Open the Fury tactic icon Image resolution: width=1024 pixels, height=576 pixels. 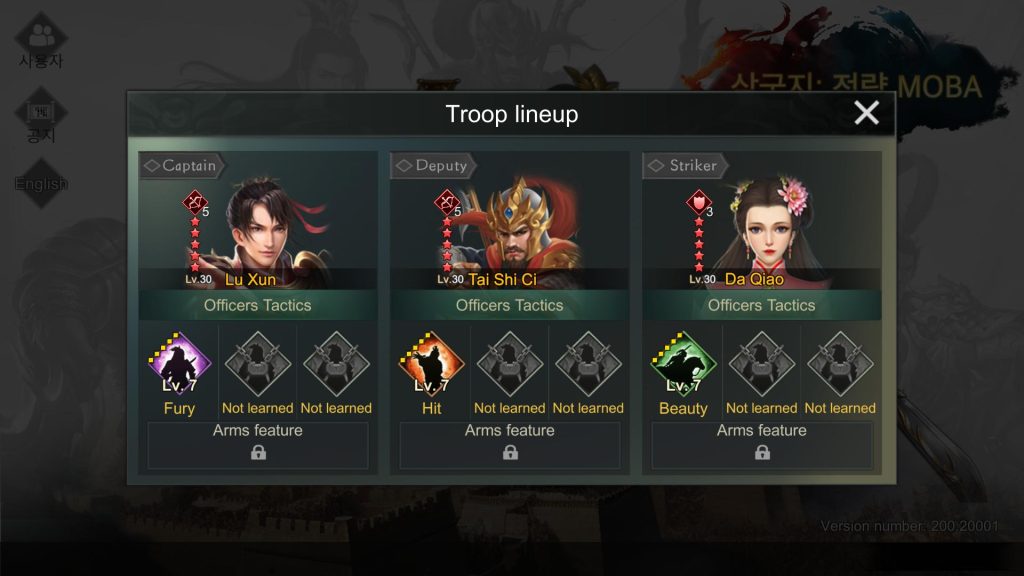click(x=179, y=365)
